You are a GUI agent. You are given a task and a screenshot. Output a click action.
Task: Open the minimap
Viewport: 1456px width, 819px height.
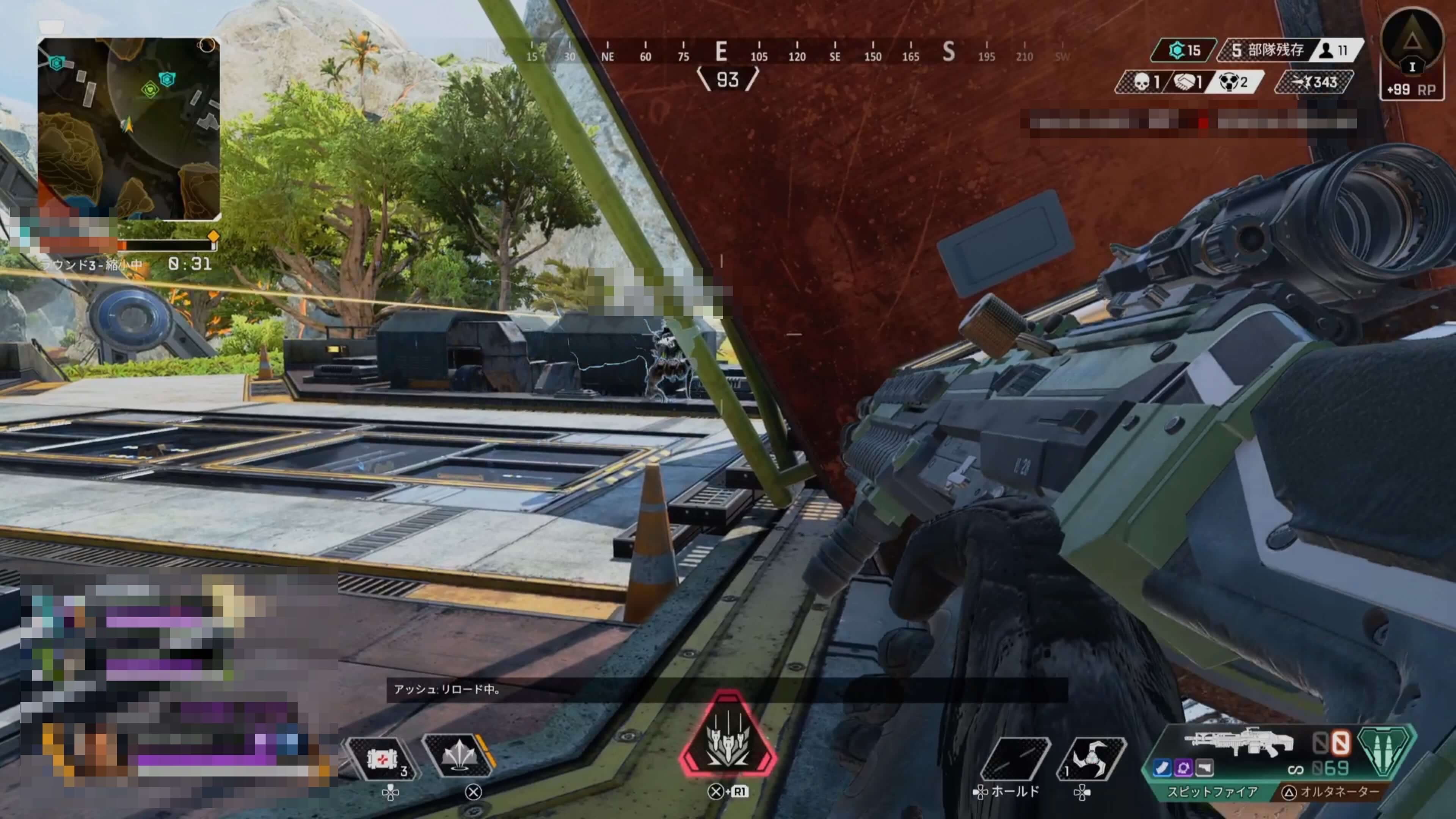129,129
